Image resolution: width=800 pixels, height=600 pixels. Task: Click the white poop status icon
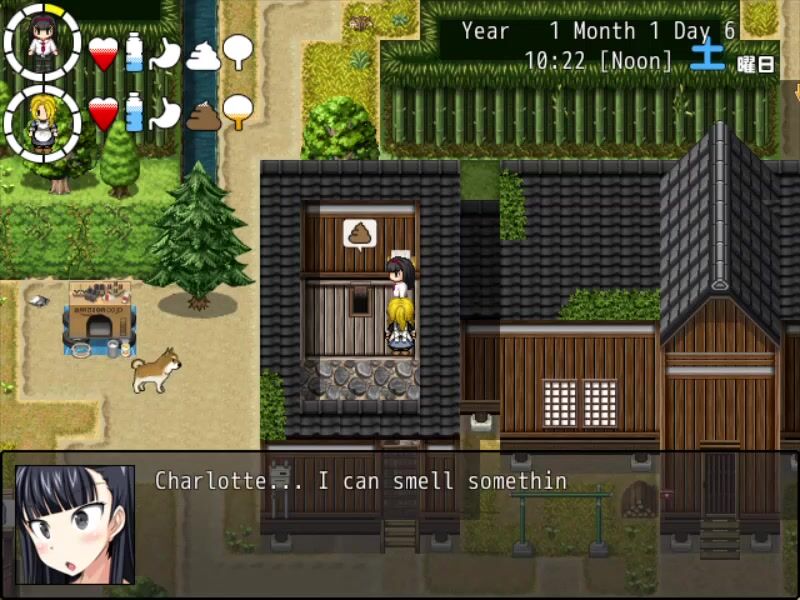[x=203, y=54]
